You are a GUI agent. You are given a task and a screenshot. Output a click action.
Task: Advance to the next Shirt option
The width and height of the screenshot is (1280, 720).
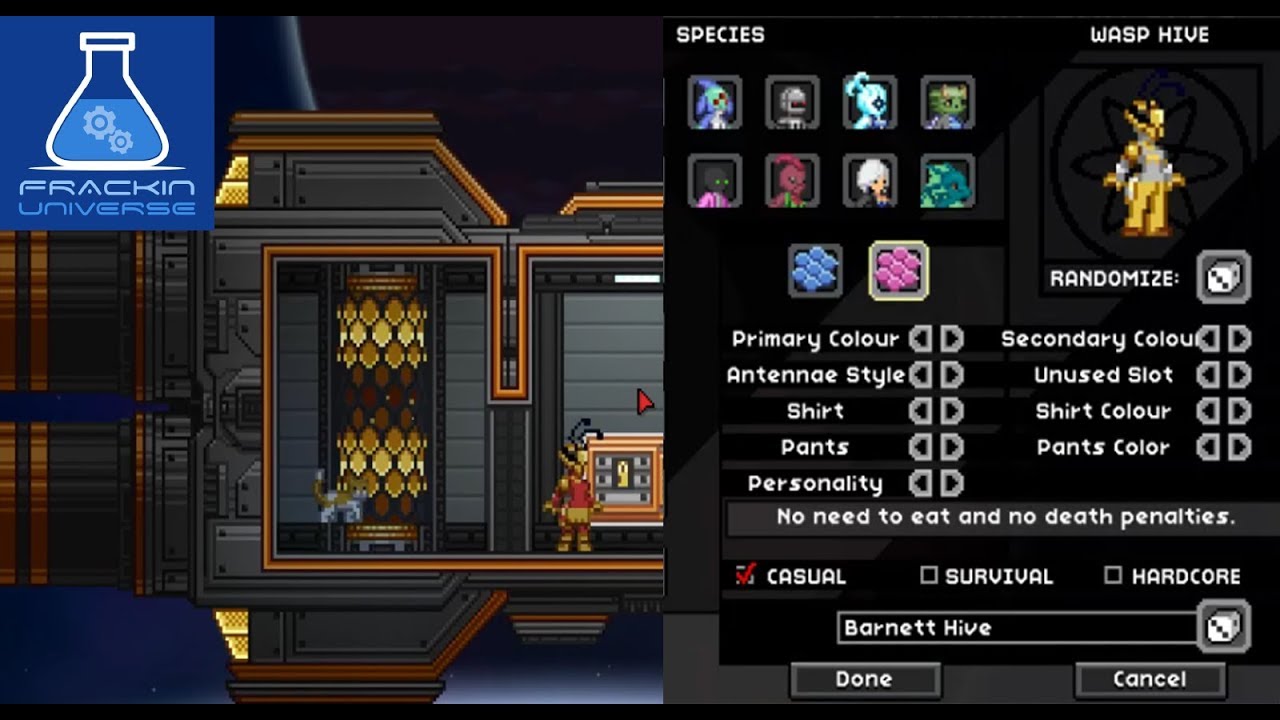952,411
